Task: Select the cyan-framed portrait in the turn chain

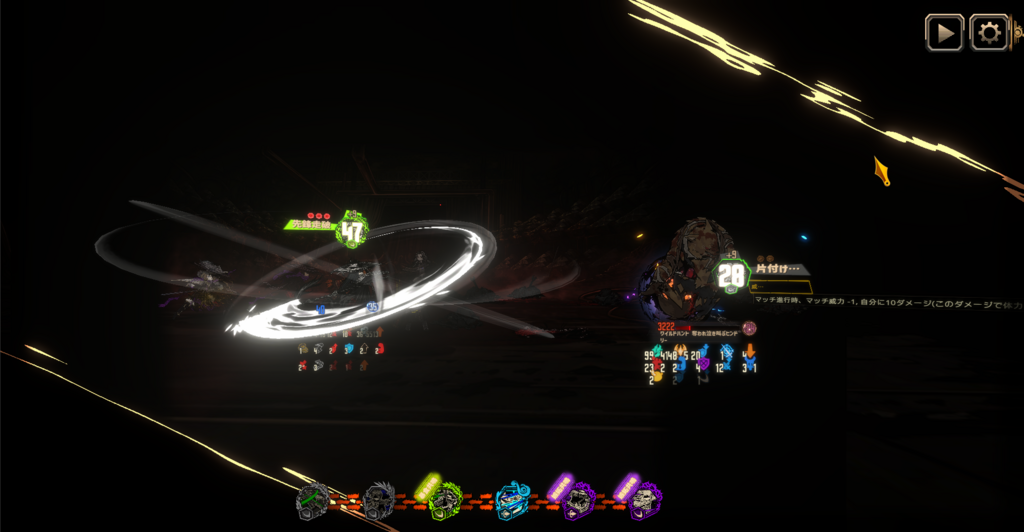Action: click(x=511, y=499)
